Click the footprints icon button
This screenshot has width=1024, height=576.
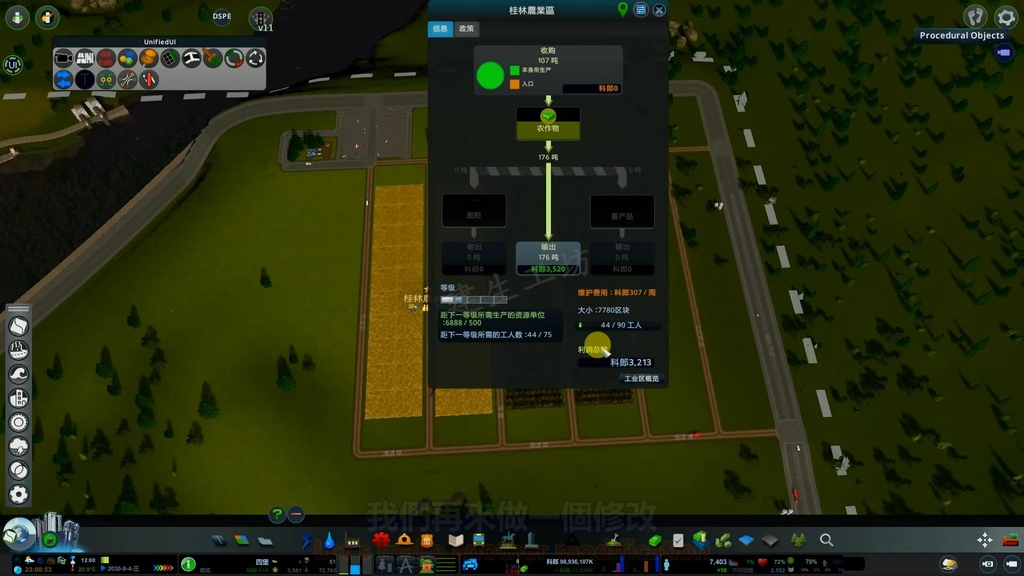(975, 17)
